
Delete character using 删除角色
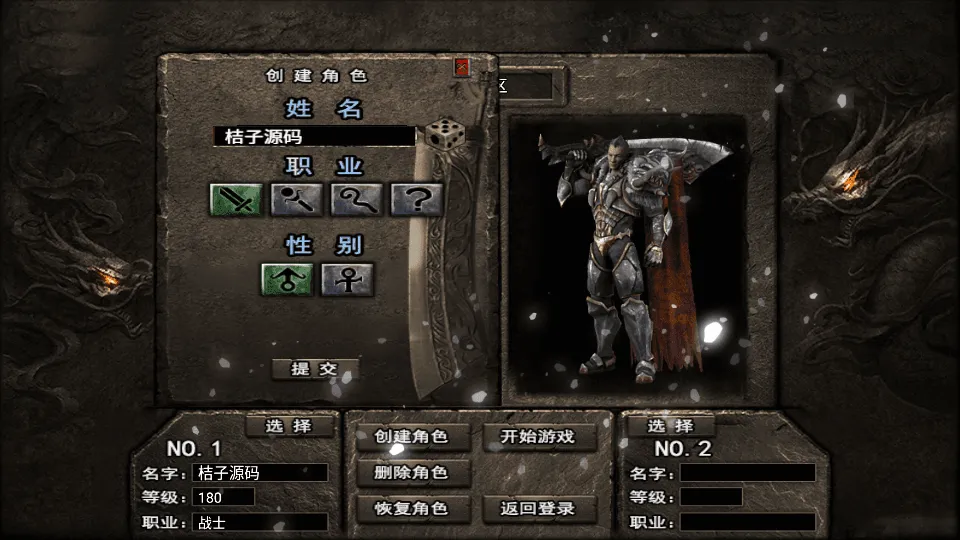coord(410,472)
